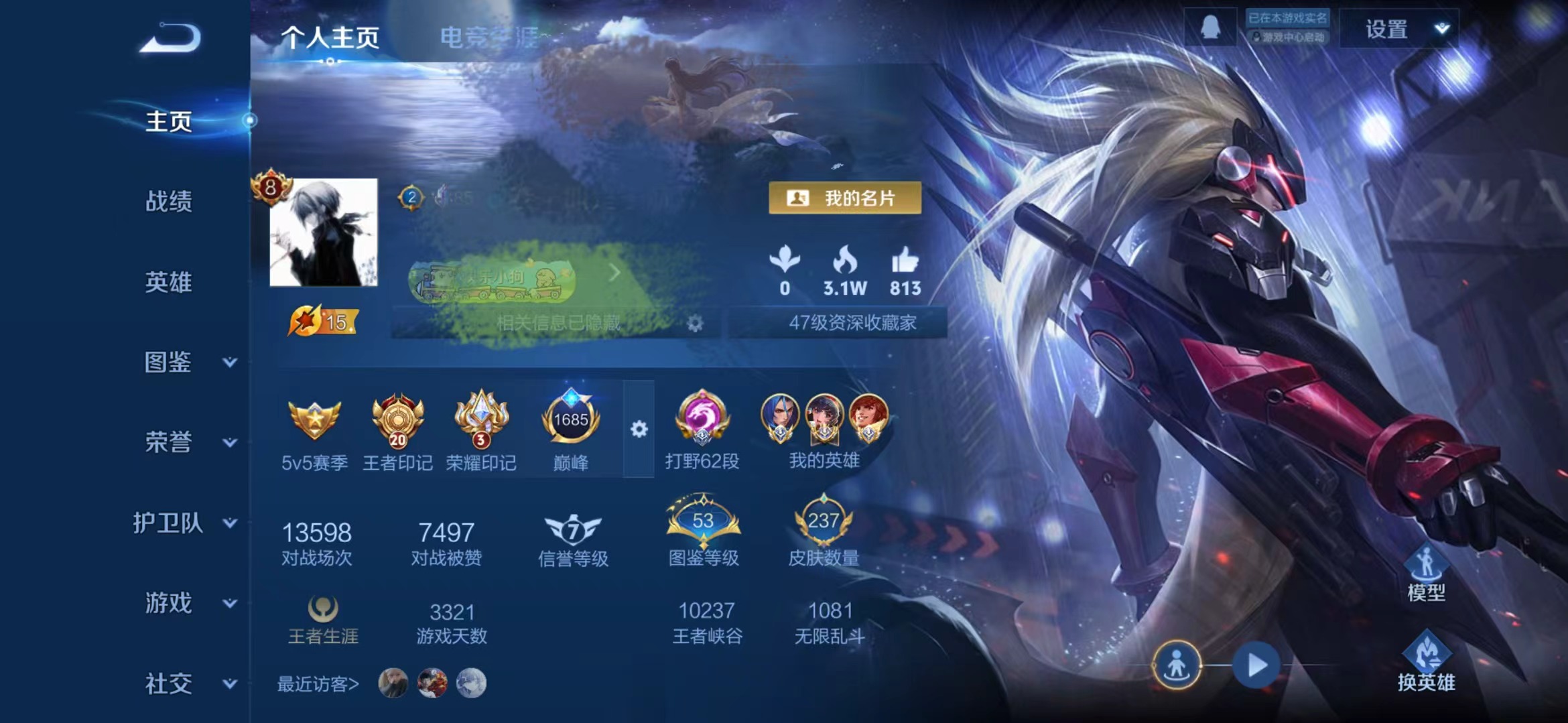Open 我的名片 name card
The height and width of the screenshot is (723, 1568).
[x=845, y=198]
